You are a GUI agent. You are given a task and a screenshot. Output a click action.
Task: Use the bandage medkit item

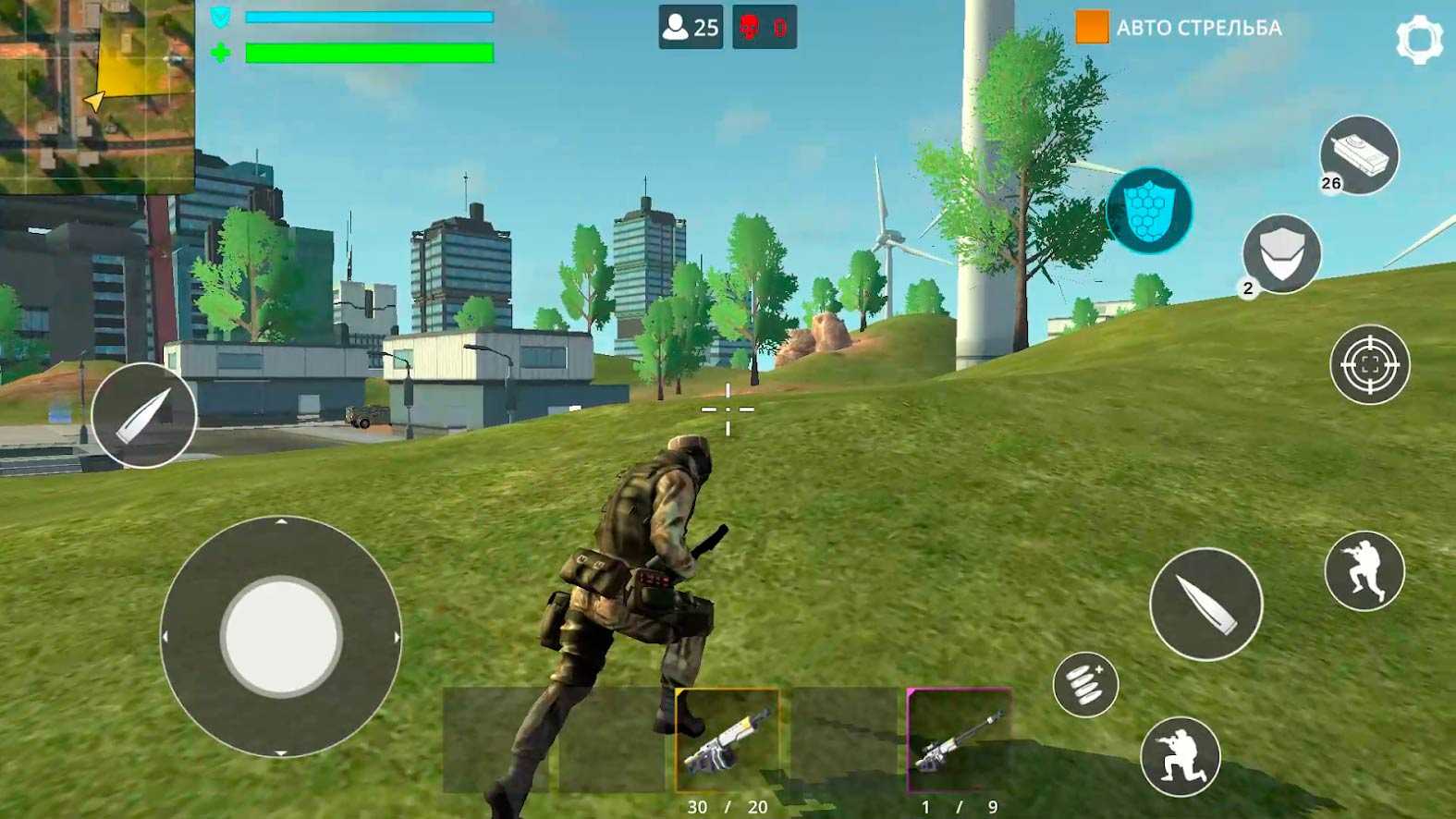tap(1358, 155)
